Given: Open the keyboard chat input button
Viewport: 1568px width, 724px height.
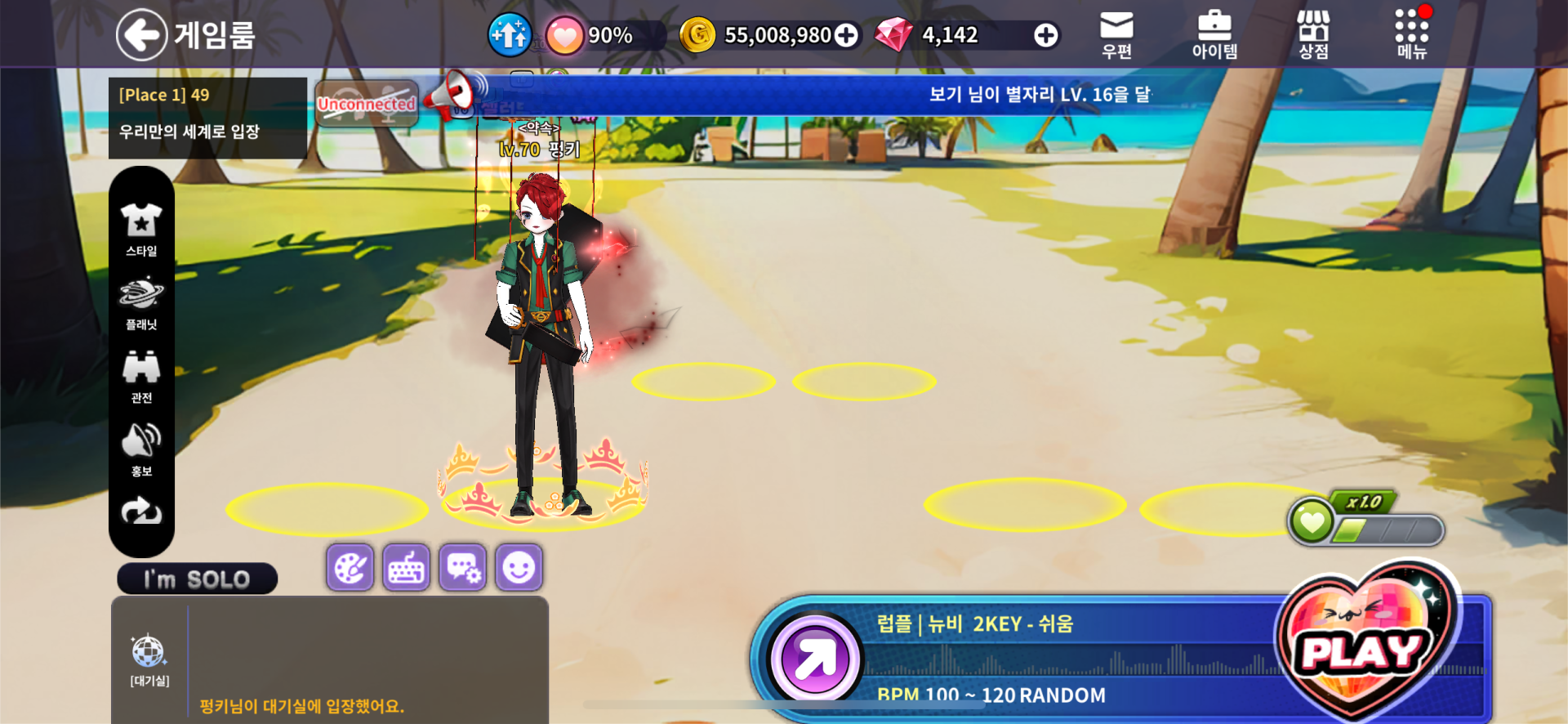Looking at the screenshot, I should [406, 567].
